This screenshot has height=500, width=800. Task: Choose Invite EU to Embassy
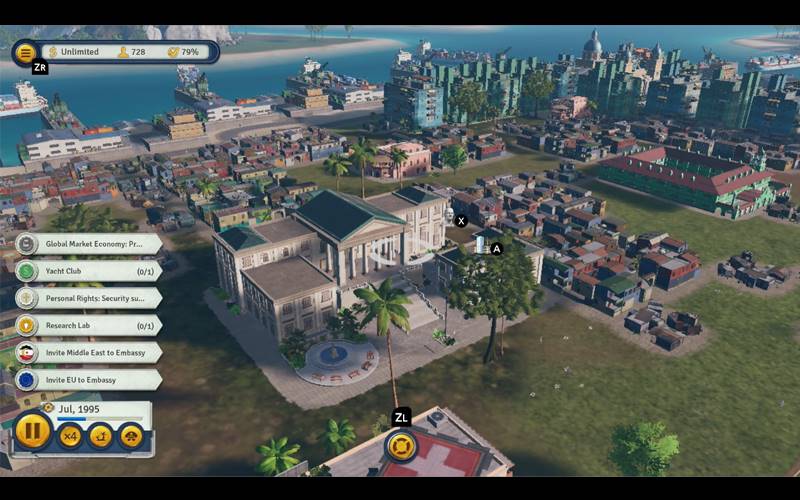click(x=90, y=380)
